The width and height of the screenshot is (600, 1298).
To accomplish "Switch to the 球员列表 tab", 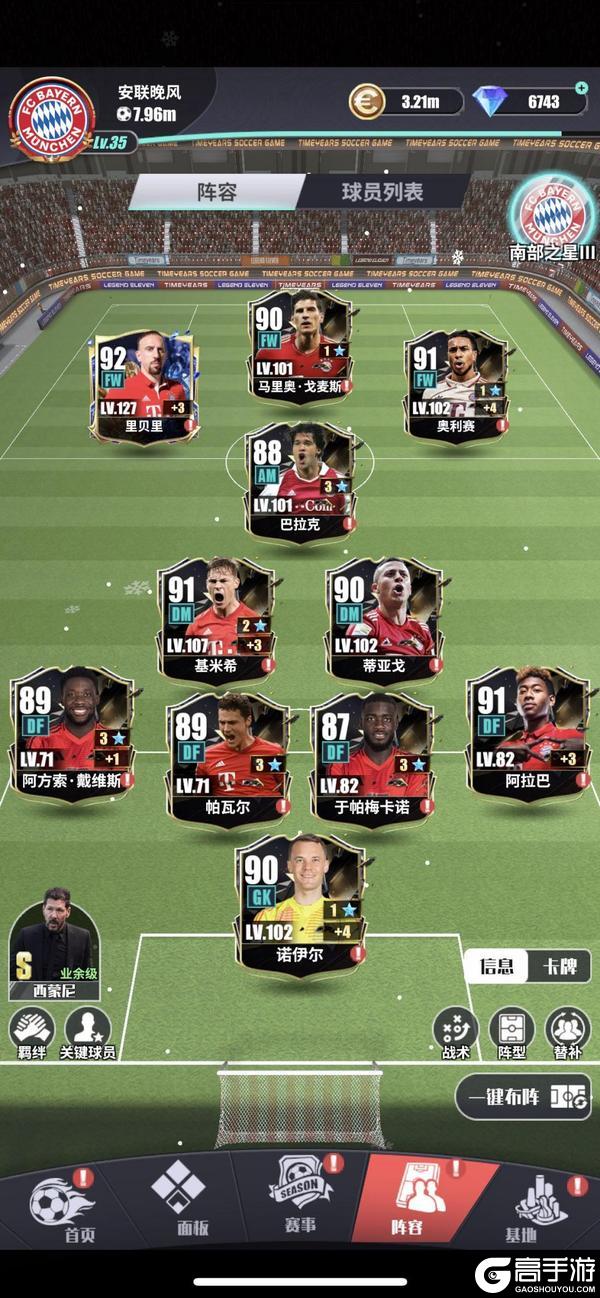I will click(382, 191).
